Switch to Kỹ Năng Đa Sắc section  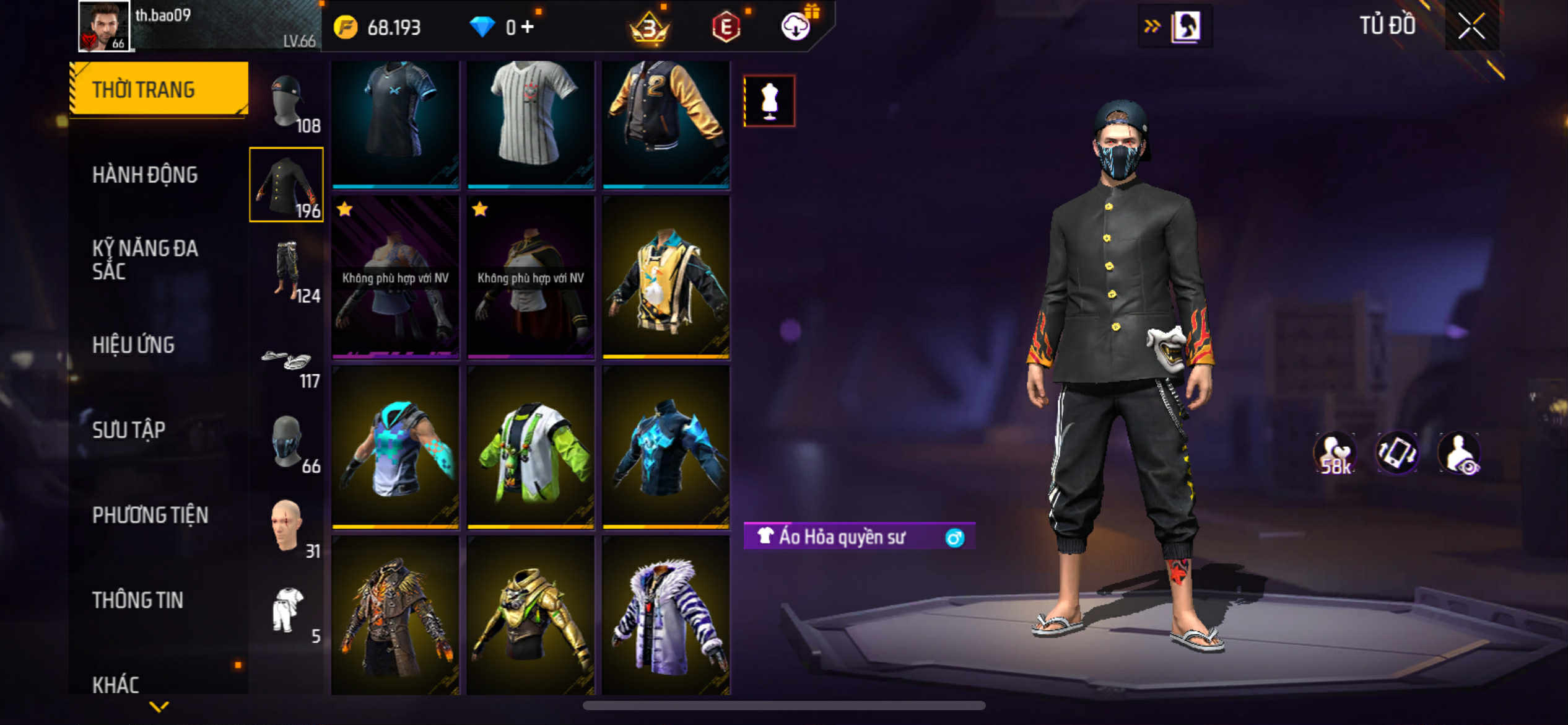(x=145, y=259)
